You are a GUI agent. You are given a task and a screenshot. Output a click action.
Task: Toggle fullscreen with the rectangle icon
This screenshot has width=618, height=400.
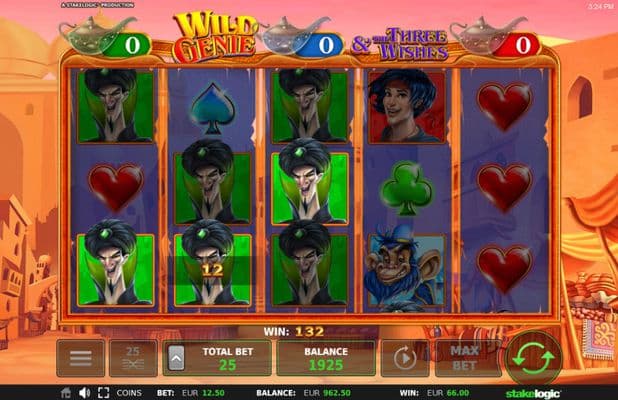(x=102, y=393)
